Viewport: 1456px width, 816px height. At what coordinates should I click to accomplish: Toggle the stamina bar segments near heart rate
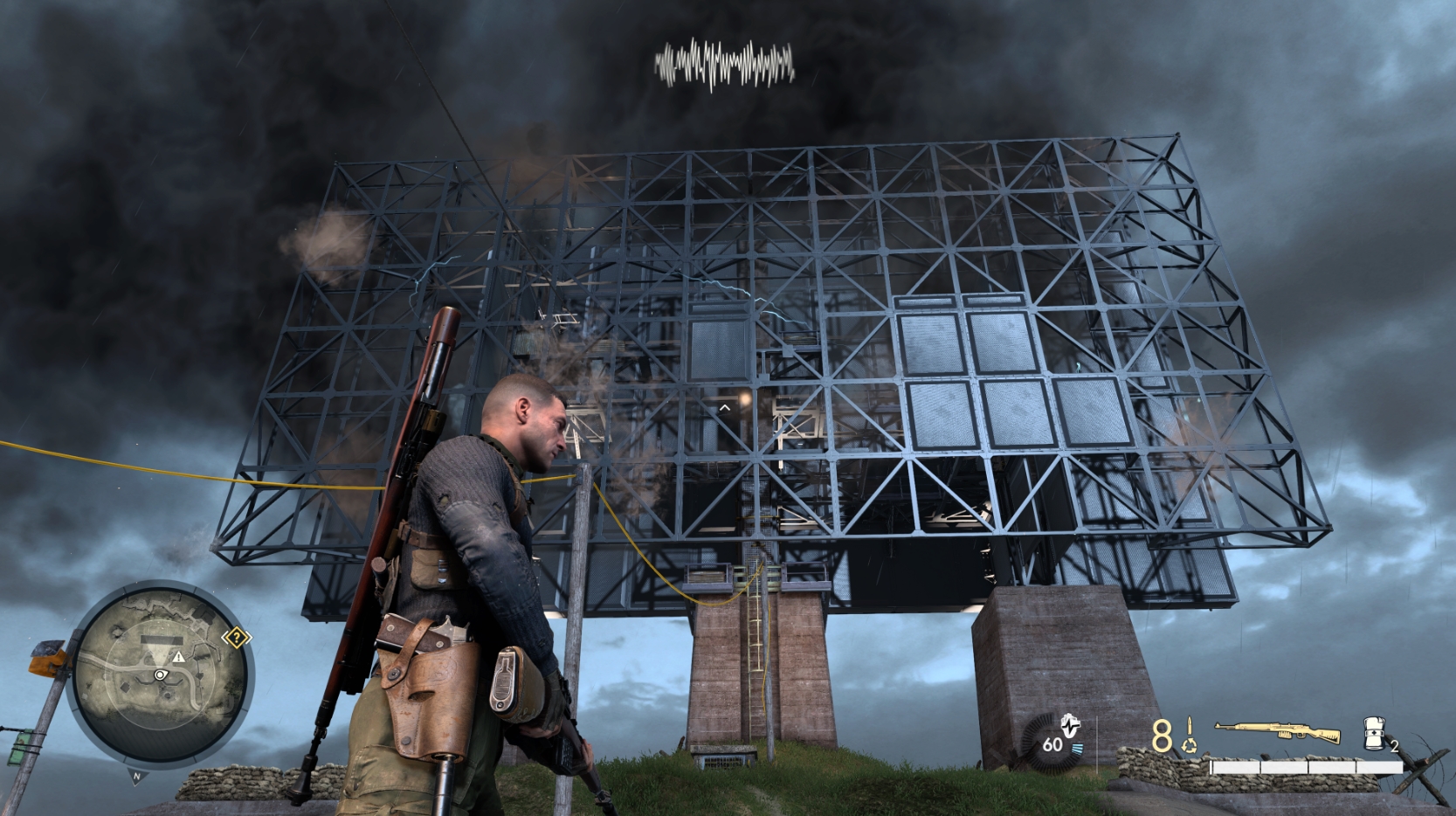(x=1077, y=748)
